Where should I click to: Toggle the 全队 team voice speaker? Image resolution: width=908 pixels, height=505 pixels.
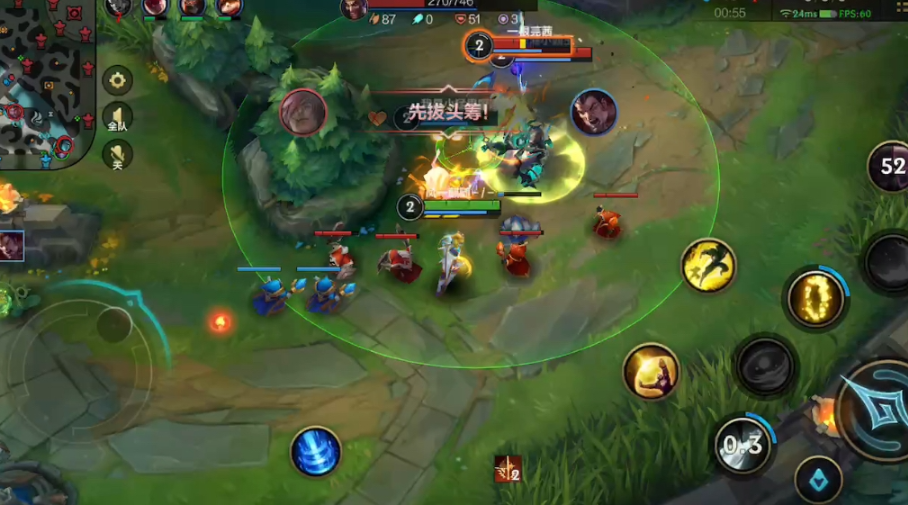tap(117, 118)
